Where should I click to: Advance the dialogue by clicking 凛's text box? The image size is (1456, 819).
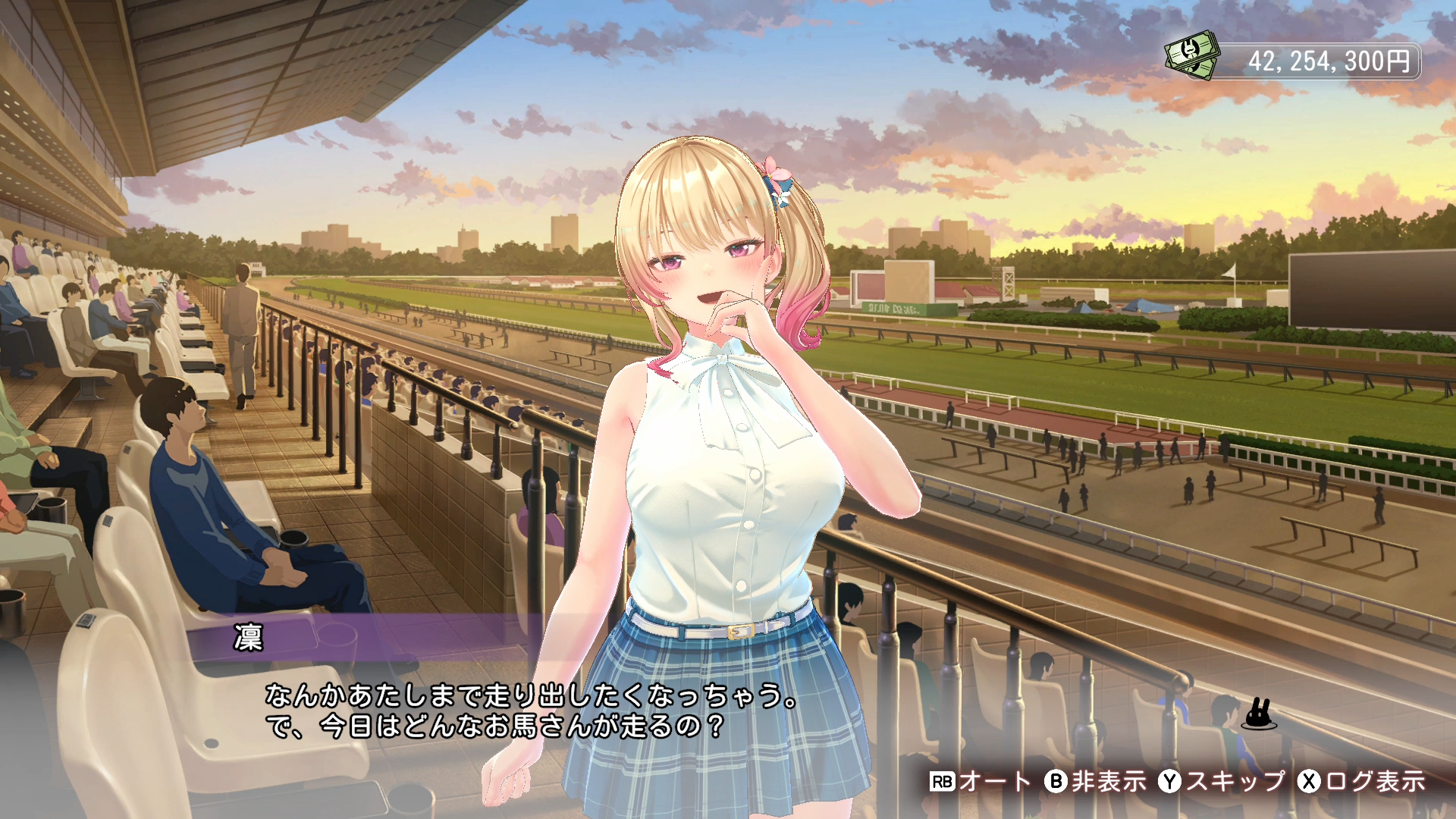click(531, 711)
